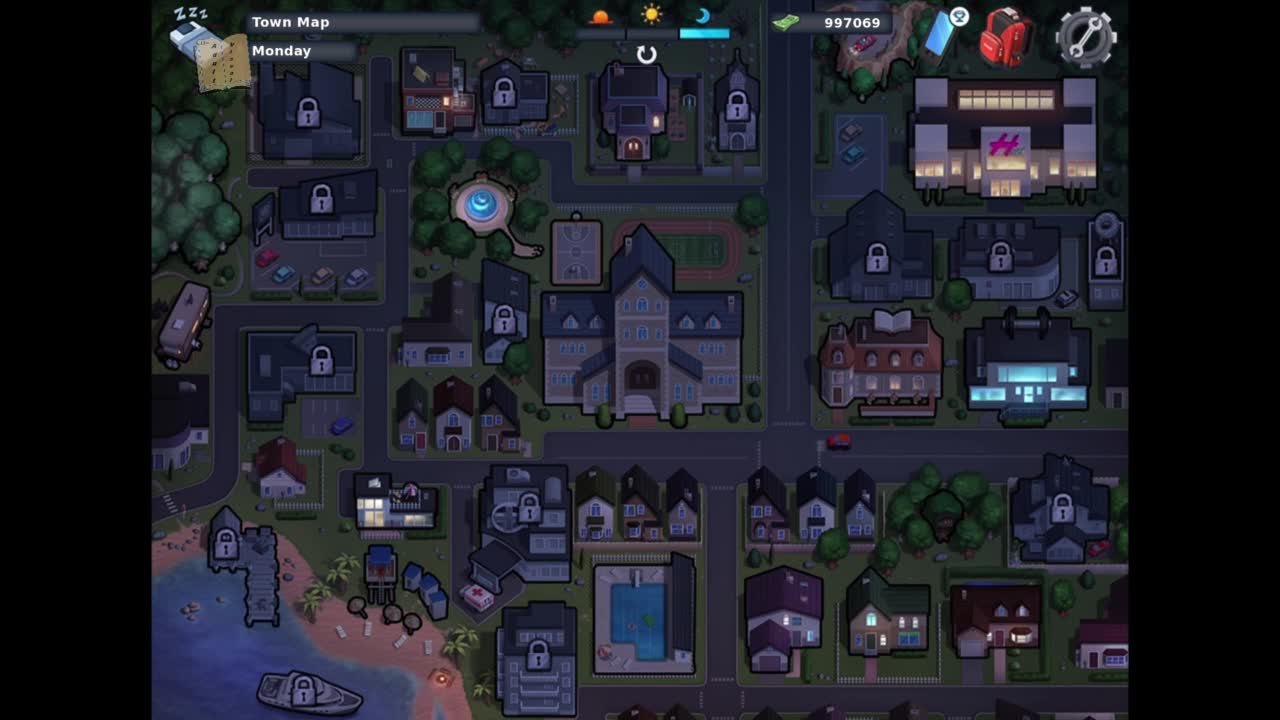Screen dimensions: 1280x720
Task: Open the red backpack inventory
Action: [x=1005, y=37]
